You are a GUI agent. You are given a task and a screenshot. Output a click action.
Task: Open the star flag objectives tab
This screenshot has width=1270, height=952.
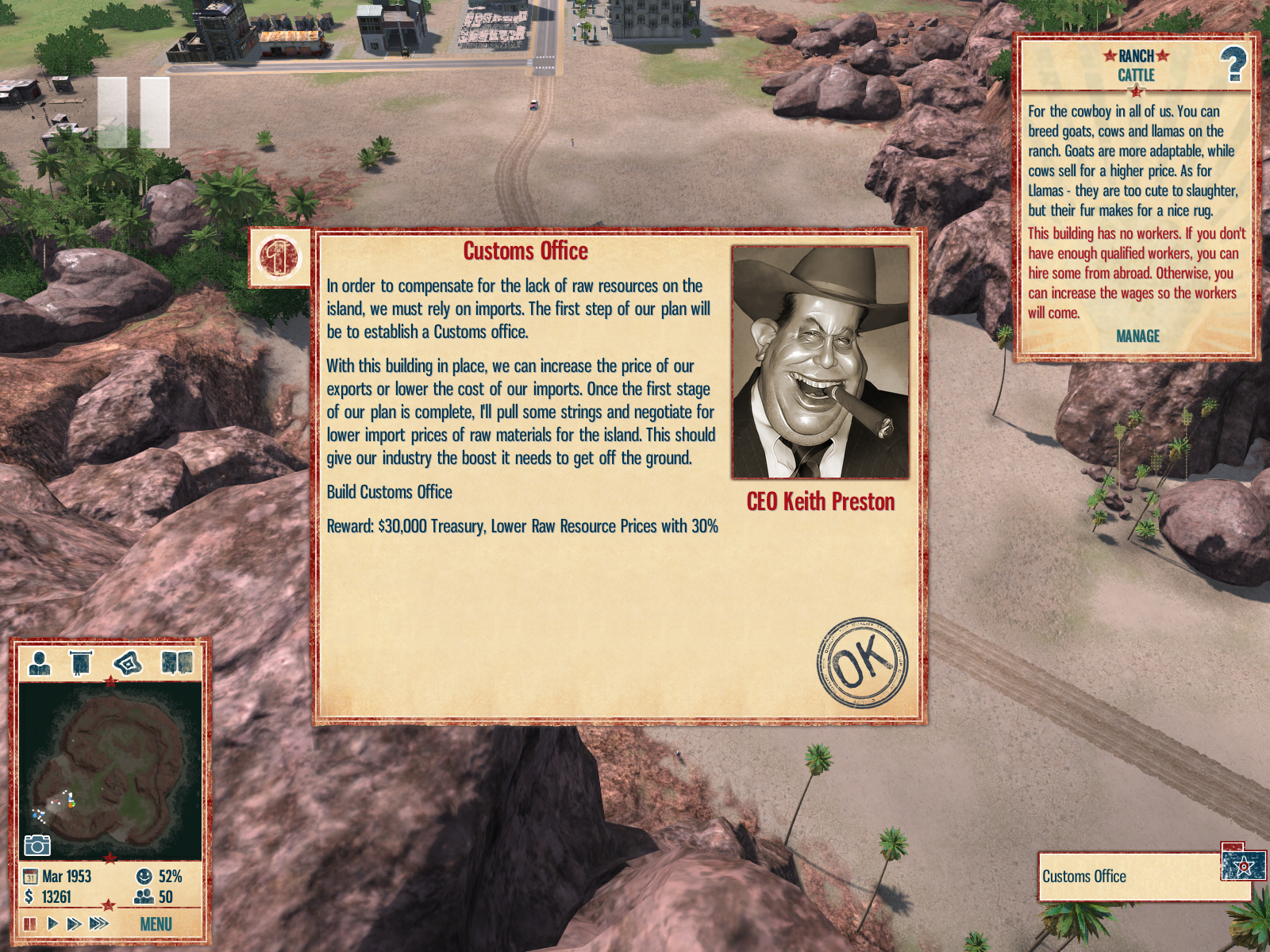pos(1243,864)
